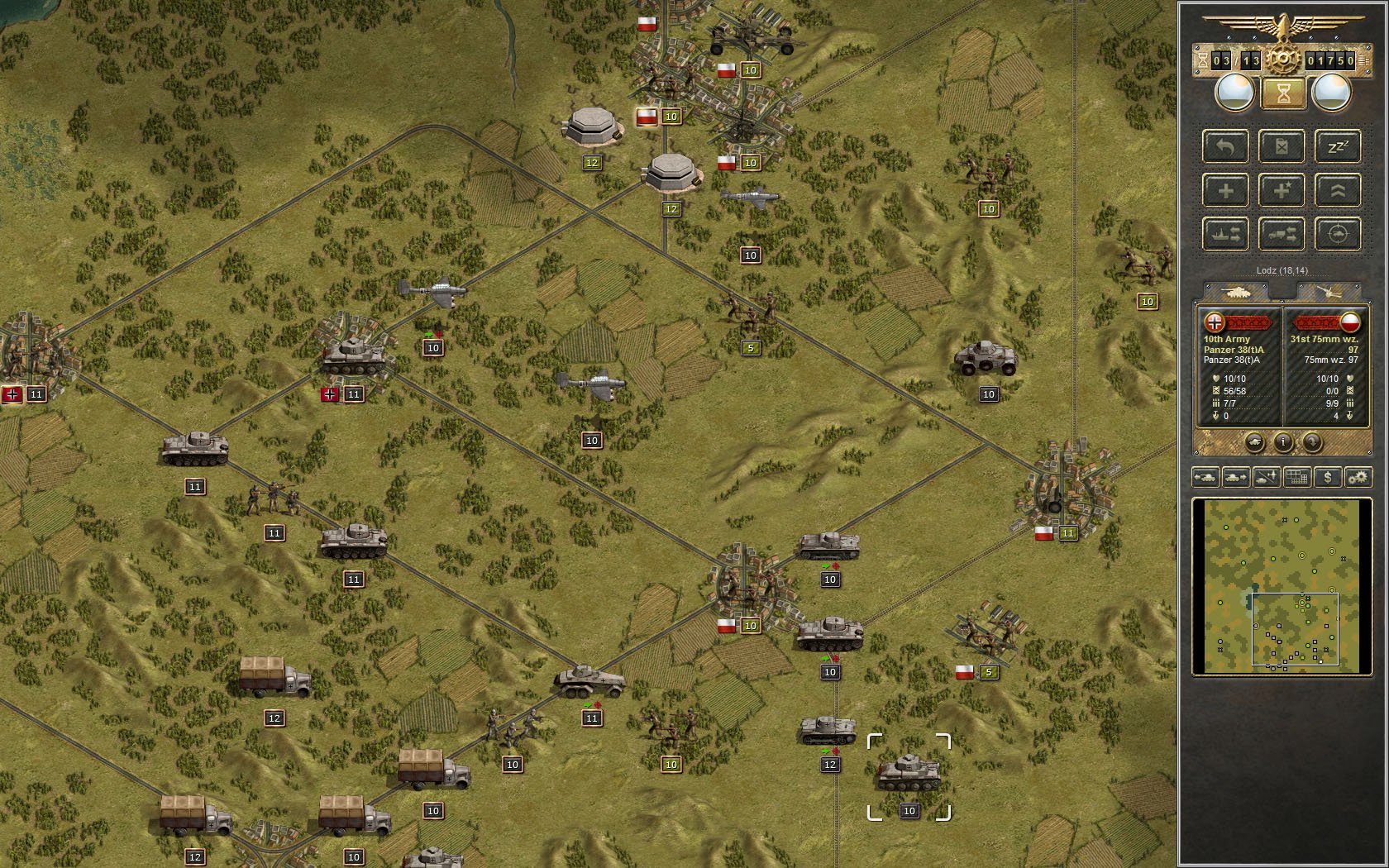Viewport: 1389px width, 868px height.
Task: Undo the last move with the arrow button
Action: click(x=1225, y=147)
